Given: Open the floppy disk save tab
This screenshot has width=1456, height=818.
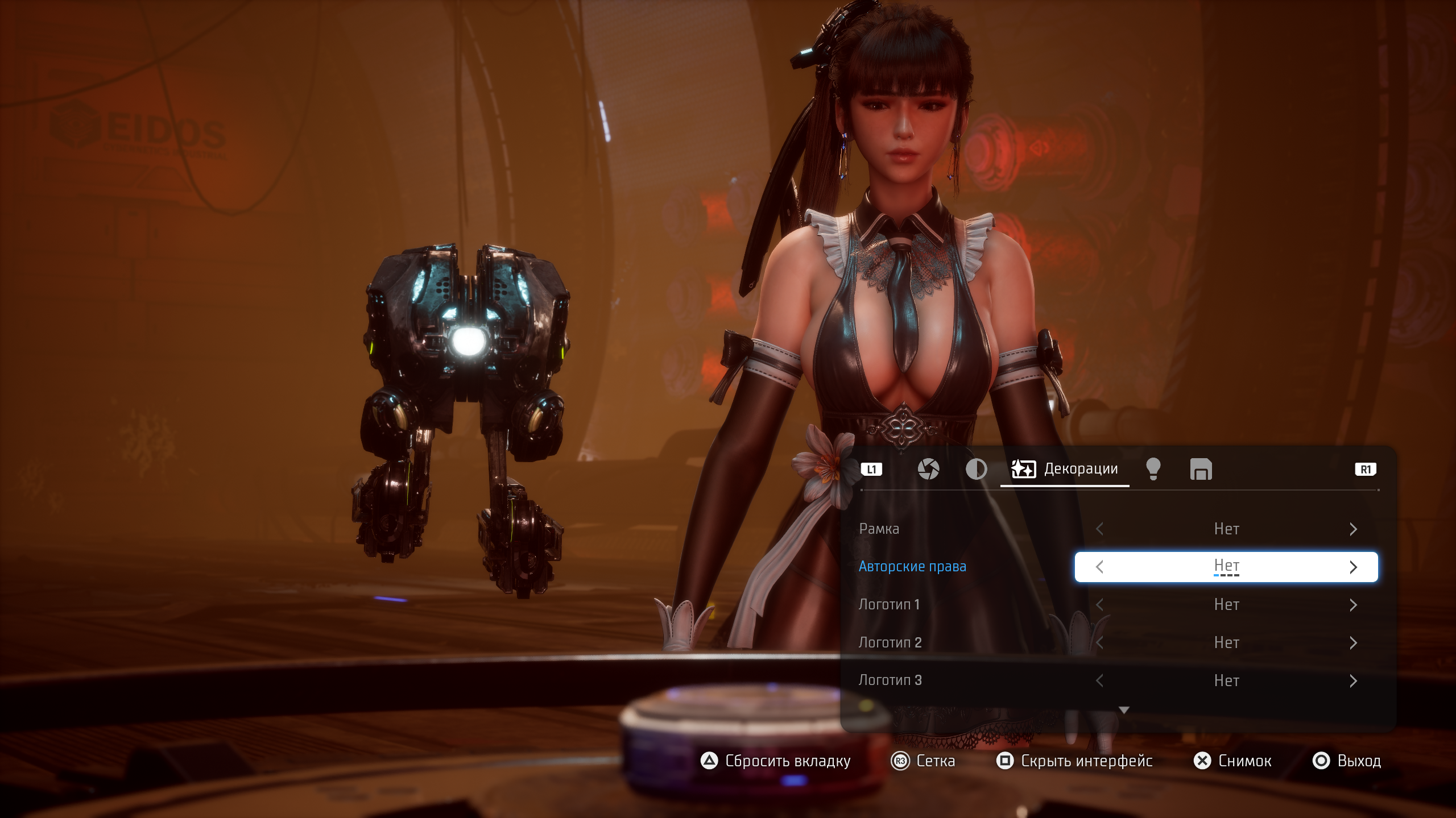Looking at the screenshot, I should [x=1201, y=470].
